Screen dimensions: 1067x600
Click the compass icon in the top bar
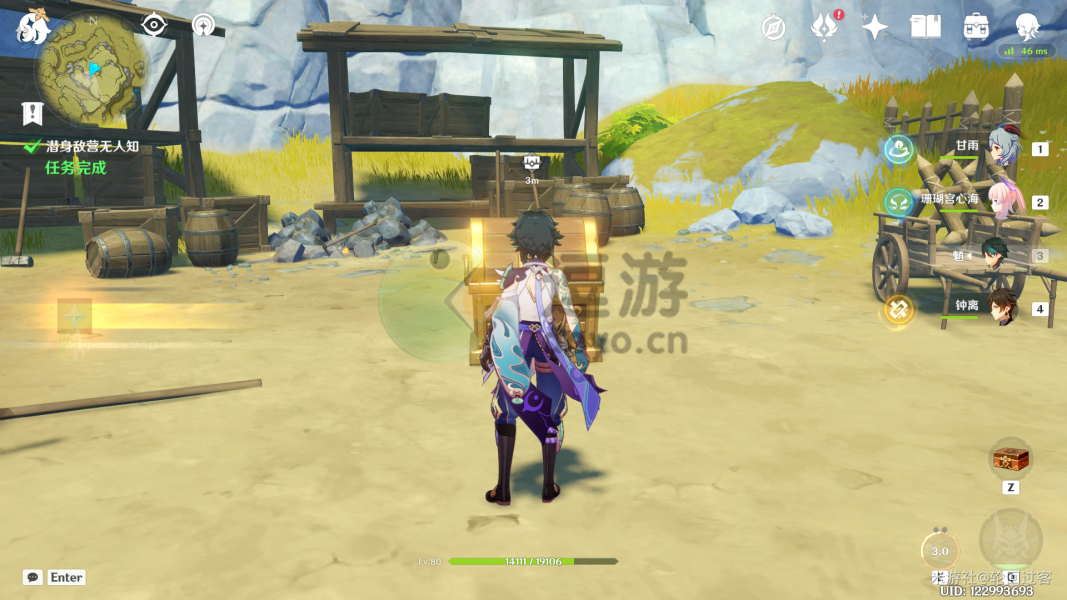[773, 27]
